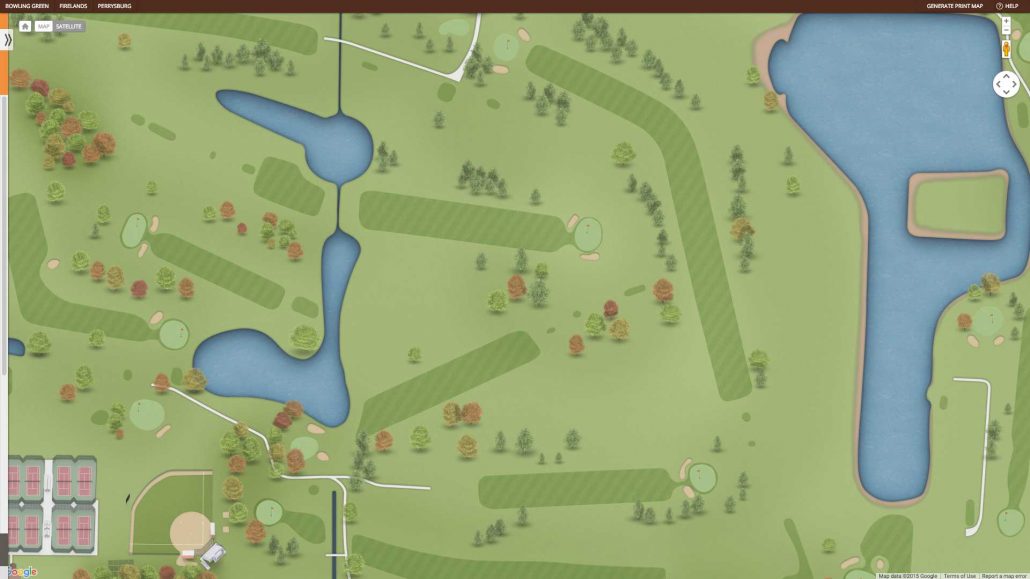Open the Terms of Use link
The height and width of the screenshot is (579, 1030).
(x=960, y=575)
